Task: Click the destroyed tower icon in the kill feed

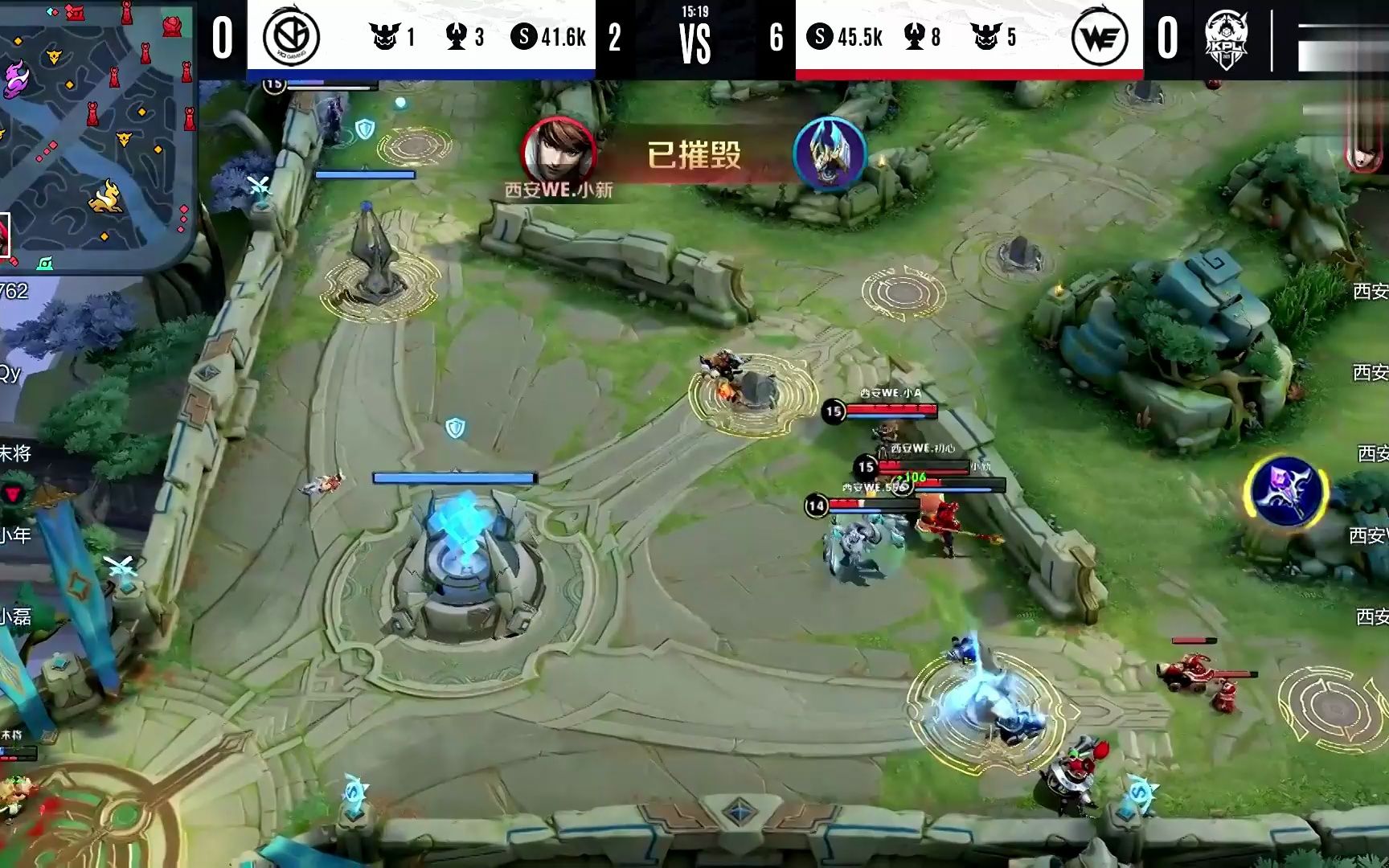Action: (829, 154)
